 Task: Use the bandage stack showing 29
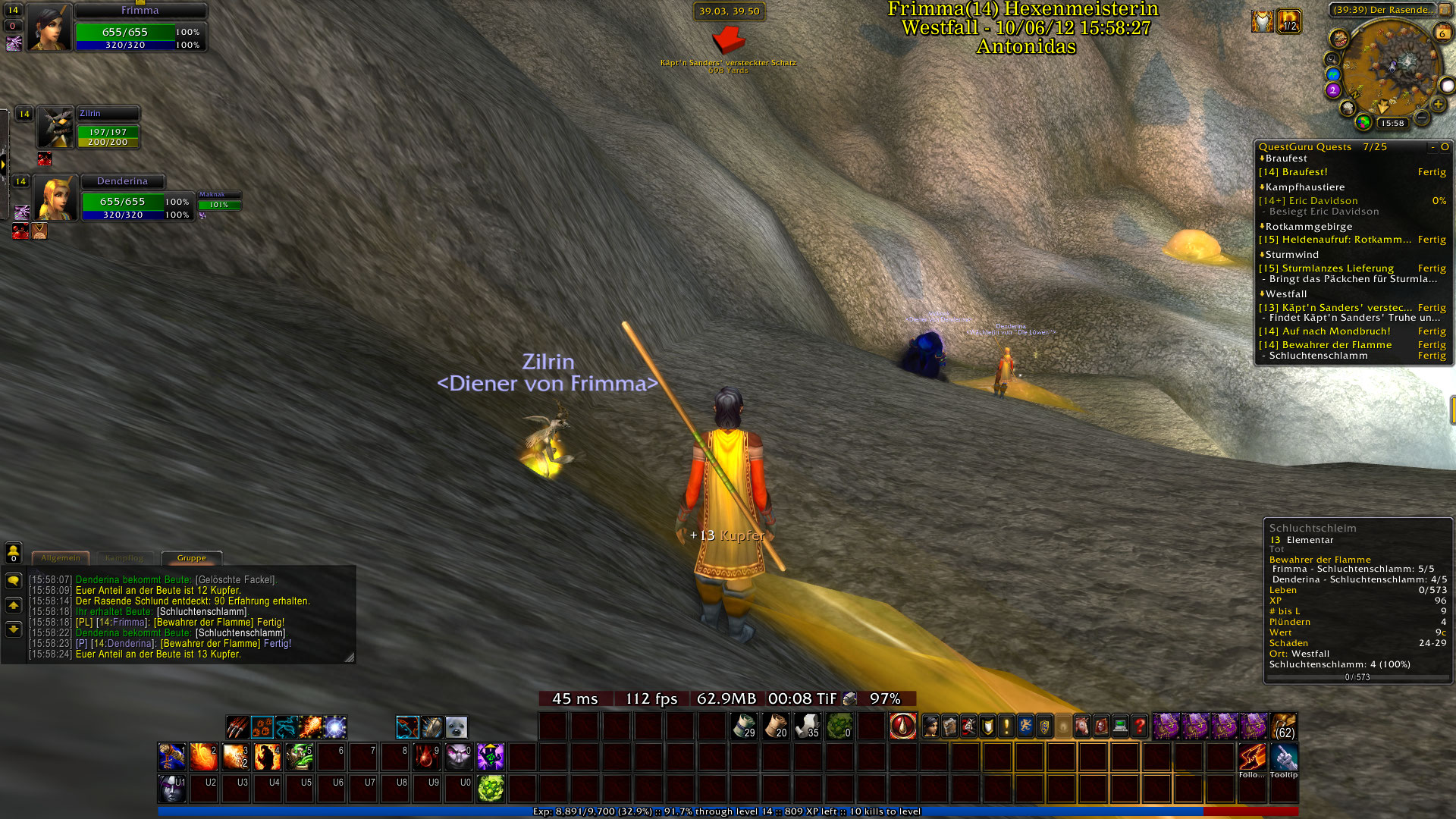click(x=744, y=726)
